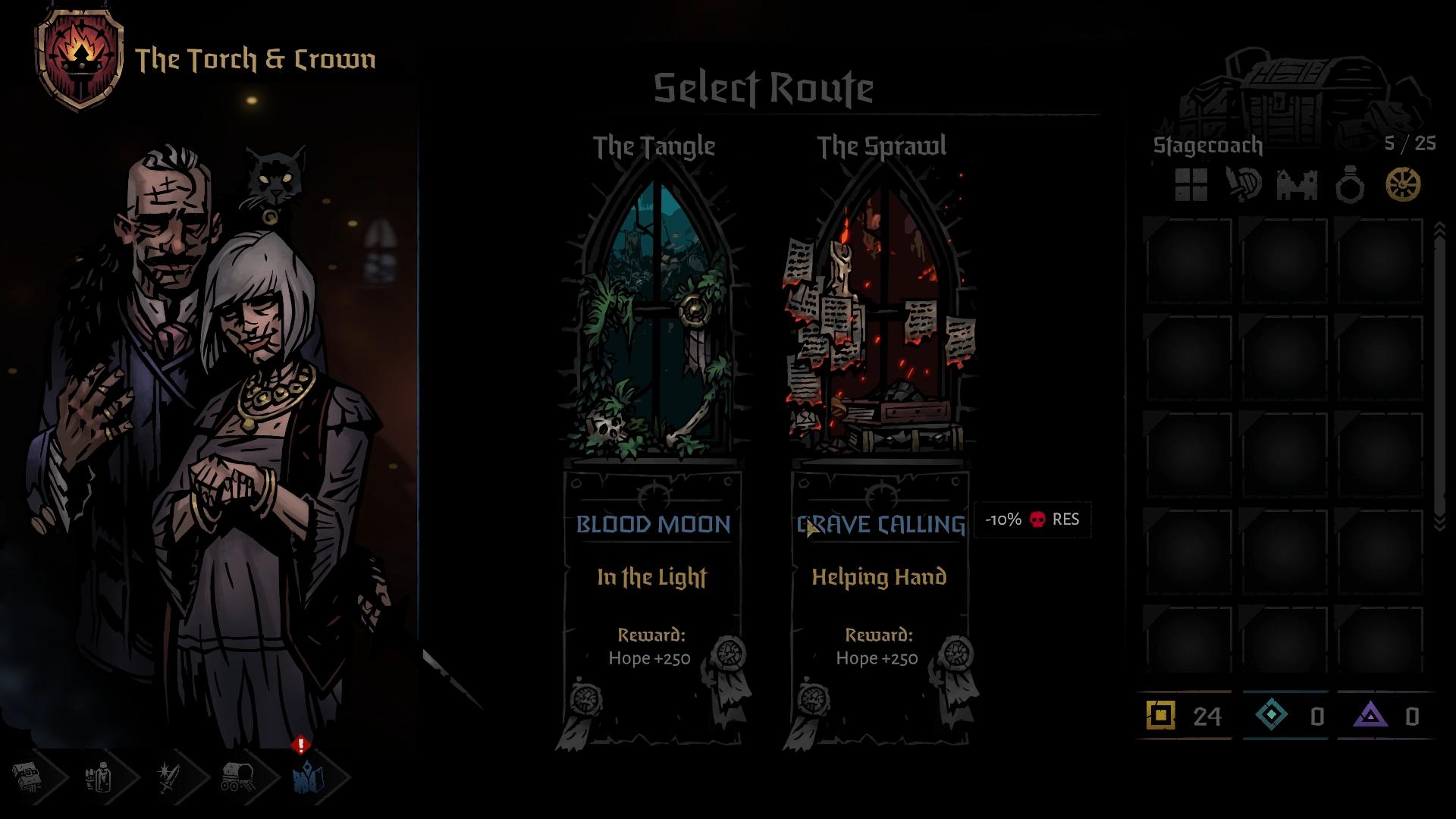The width and height of the screenshot is (1456, 819).
Task: Go to the bottle and glove step
Action: [99, 777]
